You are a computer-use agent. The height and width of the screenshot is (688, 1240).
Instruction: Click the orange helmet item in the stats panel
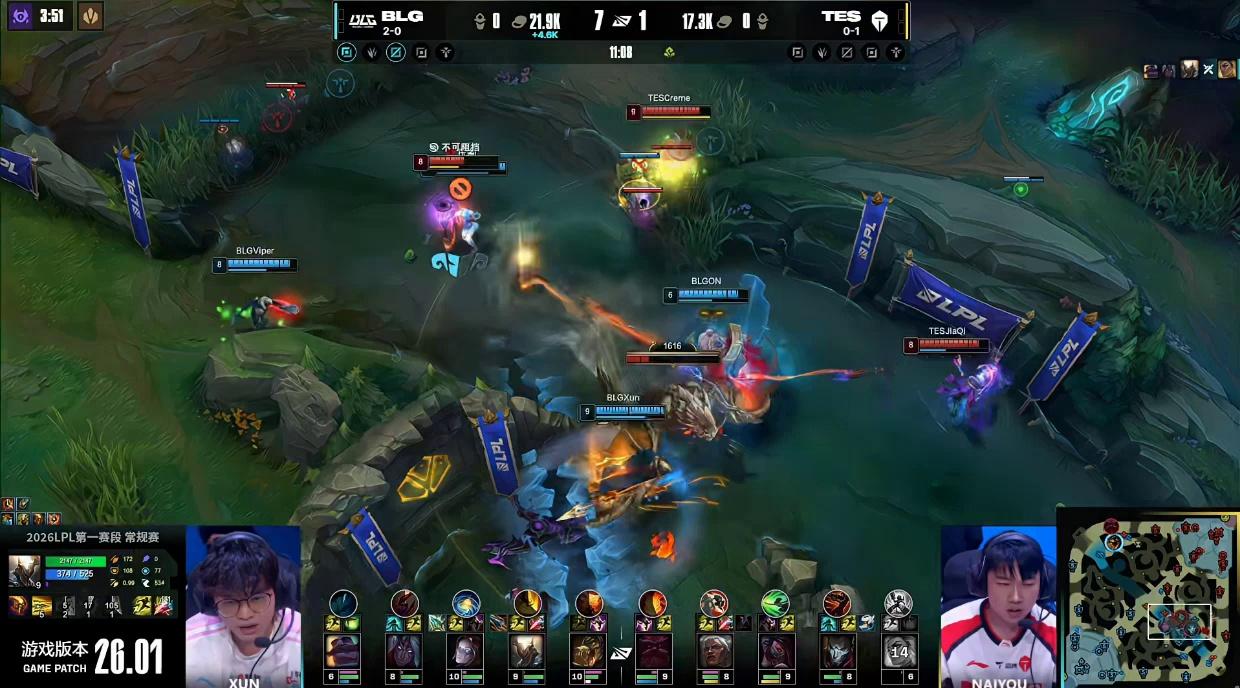pos(19,605)
